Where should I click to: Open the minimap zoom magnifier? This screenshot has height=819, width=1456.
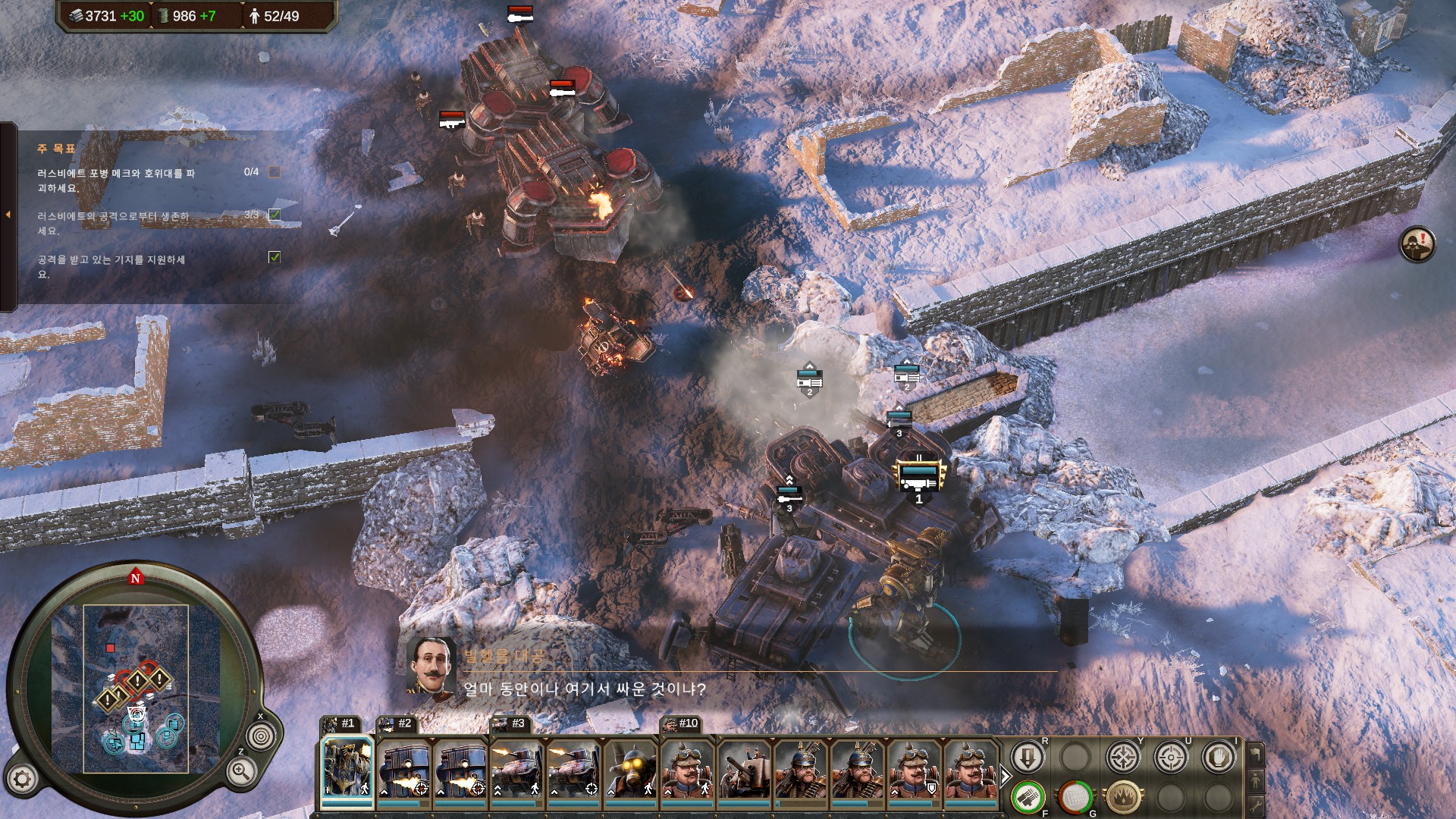pyautogui.click(x=240, y=772)
